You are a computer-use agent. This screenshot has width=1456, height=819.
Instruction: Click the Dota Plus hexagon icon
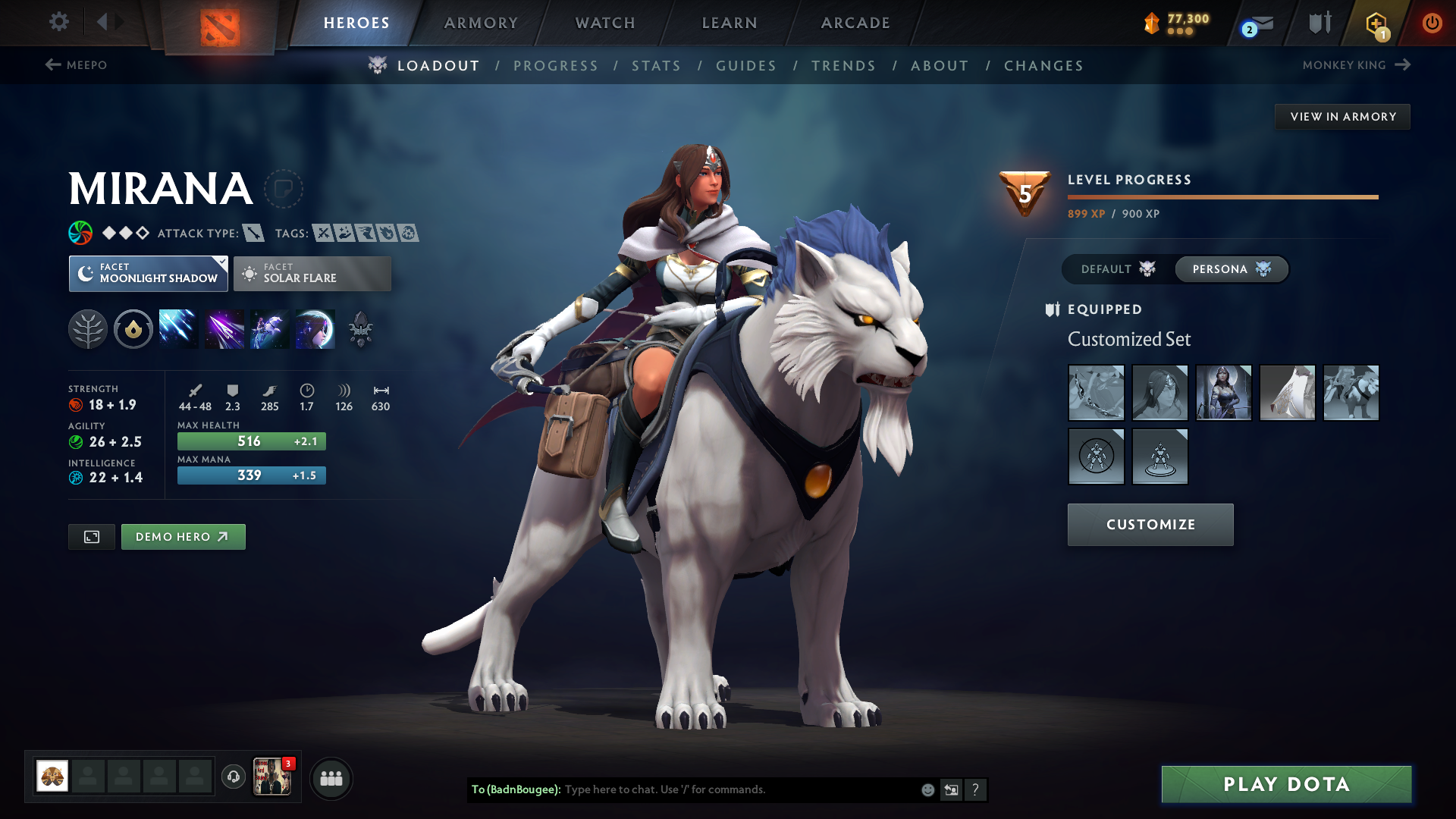[x=1376, y=23]
